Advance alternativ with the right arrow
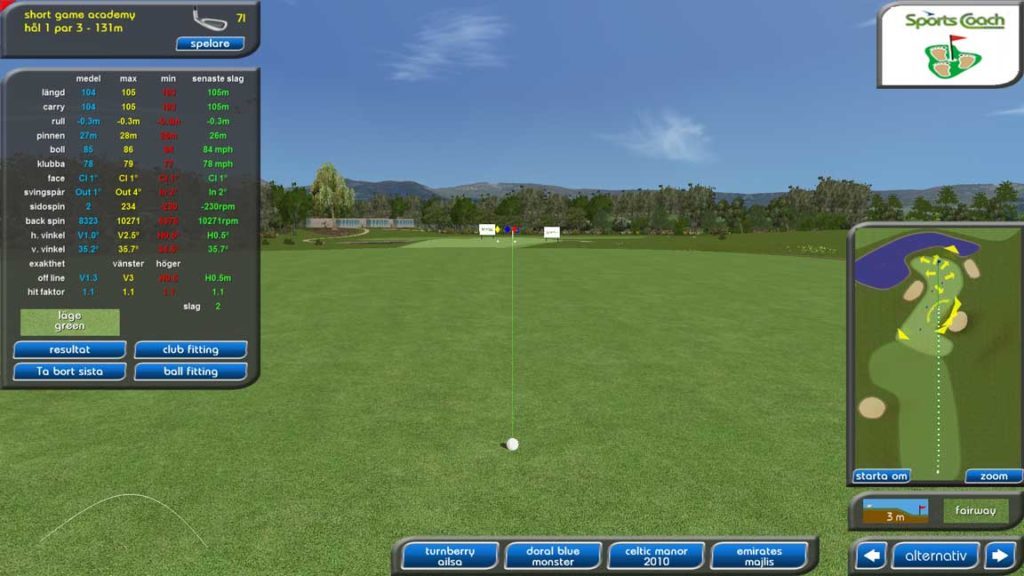This screenshot has height=576, width=1024. click(999, 555)
